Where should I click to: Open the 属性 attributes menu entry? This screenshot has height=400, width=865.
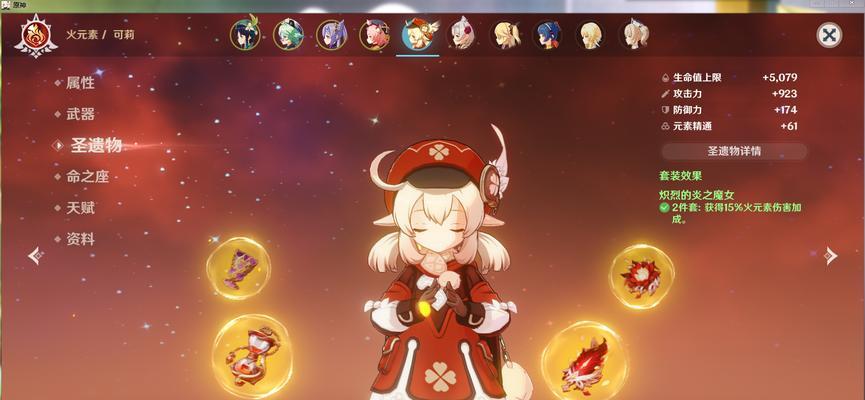(80, 84)
